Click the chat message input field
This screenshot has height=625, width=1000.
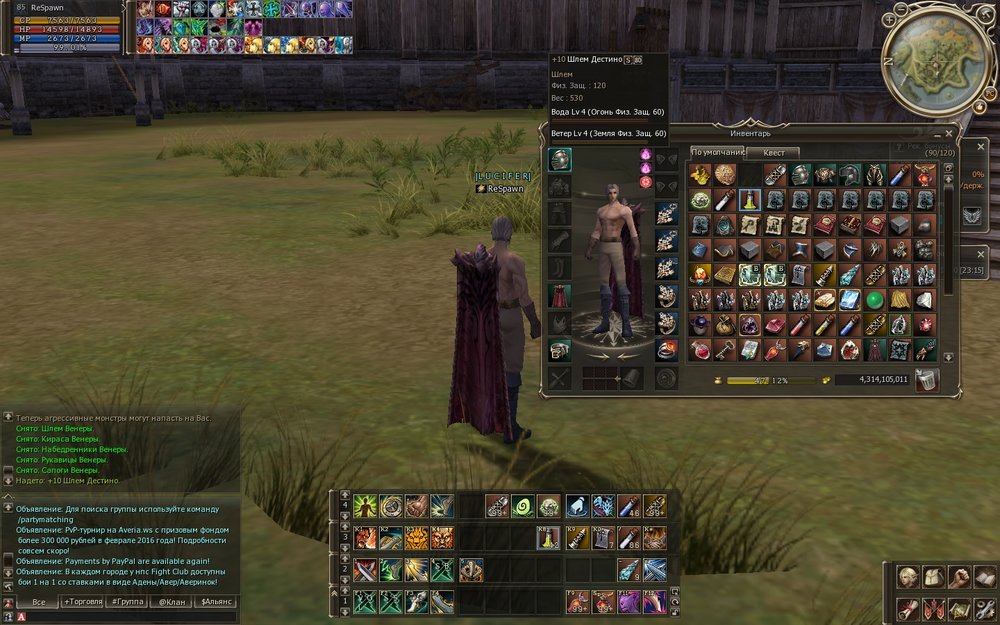click(130, 616)
